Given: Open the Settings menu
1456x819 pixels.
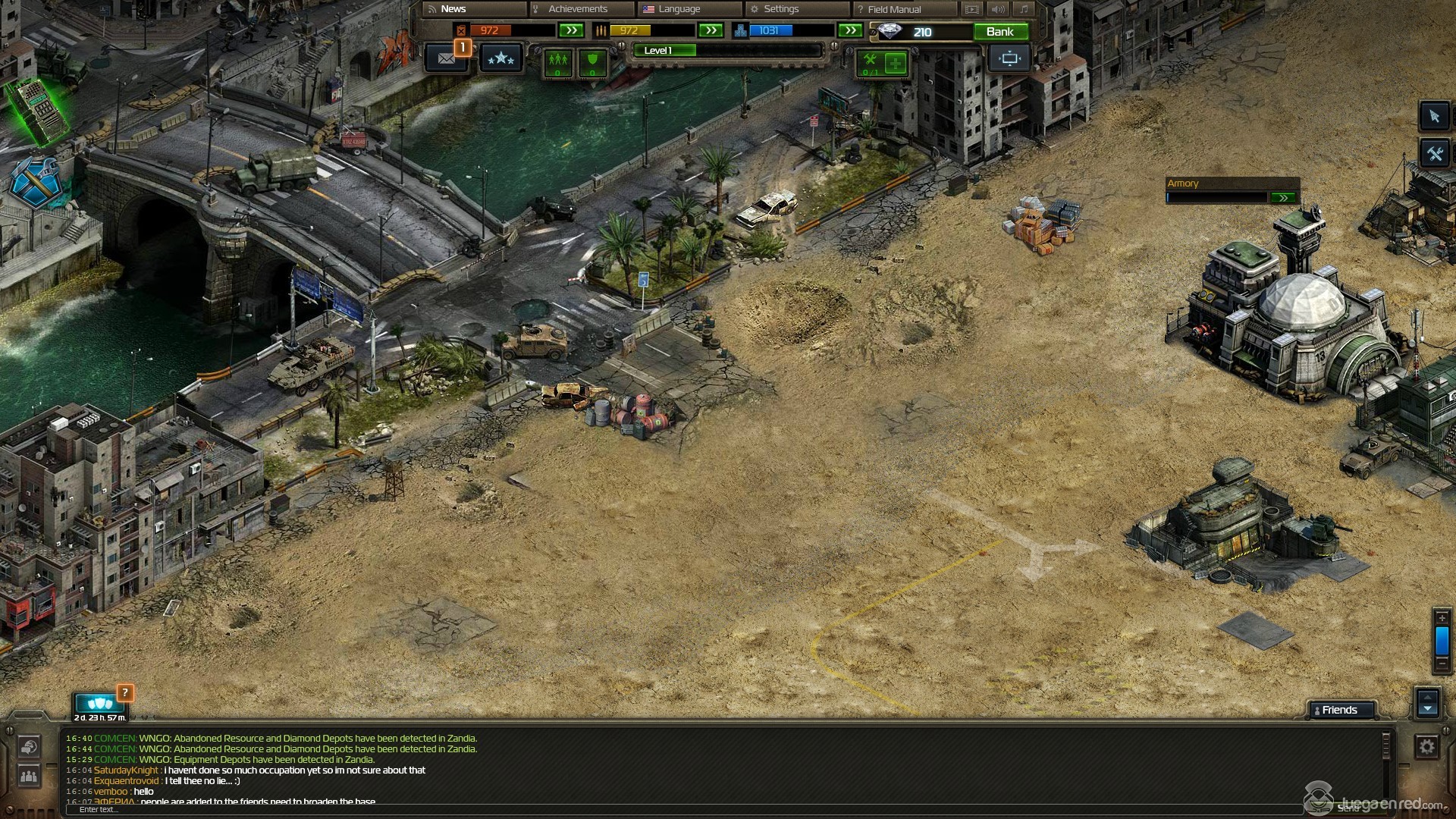Looking at the screenshot, I should (x=781, y=9).
